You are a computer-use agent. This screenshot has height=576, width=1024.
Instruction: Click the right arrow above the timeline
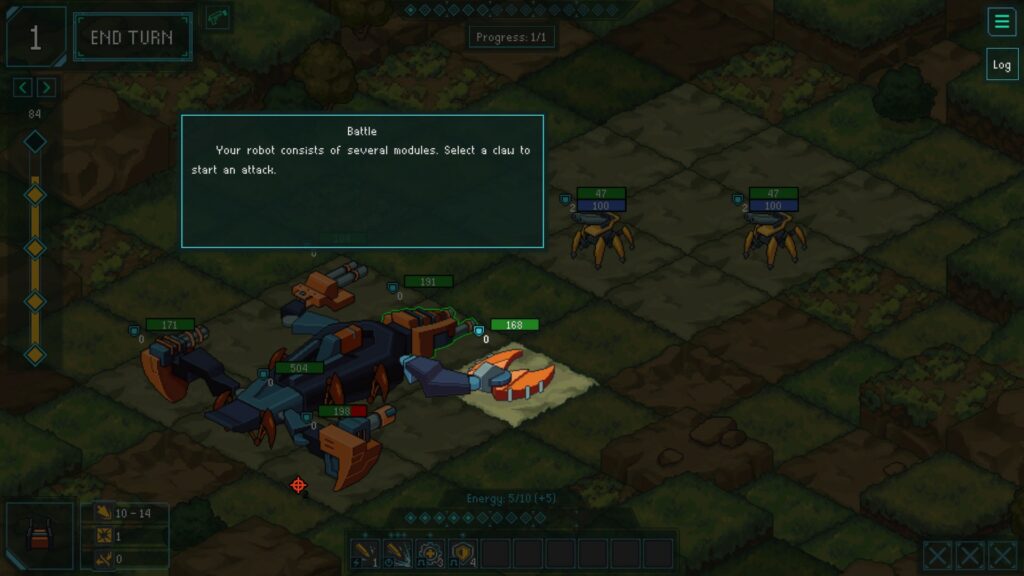tap(46, 88)
